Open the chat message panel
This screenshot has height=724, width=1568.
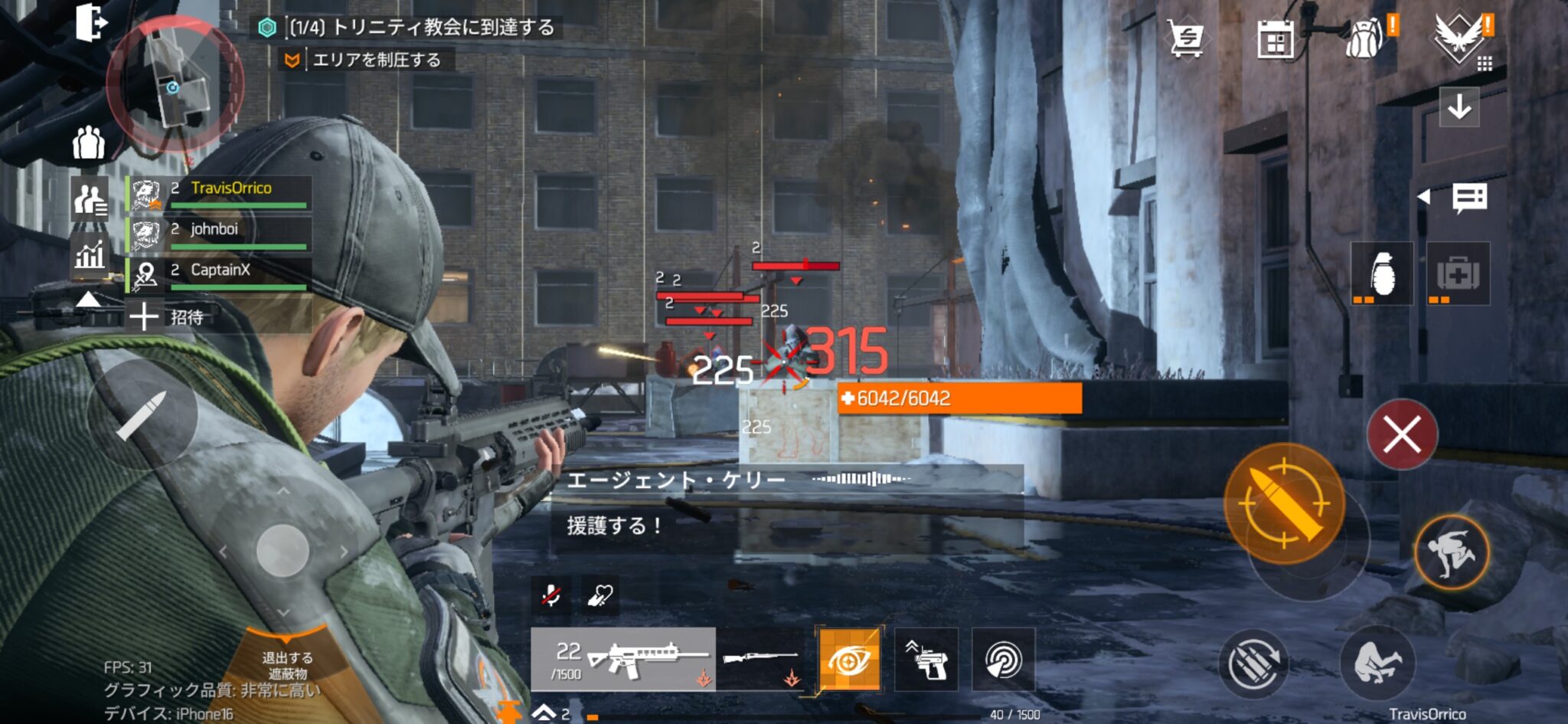pos(1469,198)
